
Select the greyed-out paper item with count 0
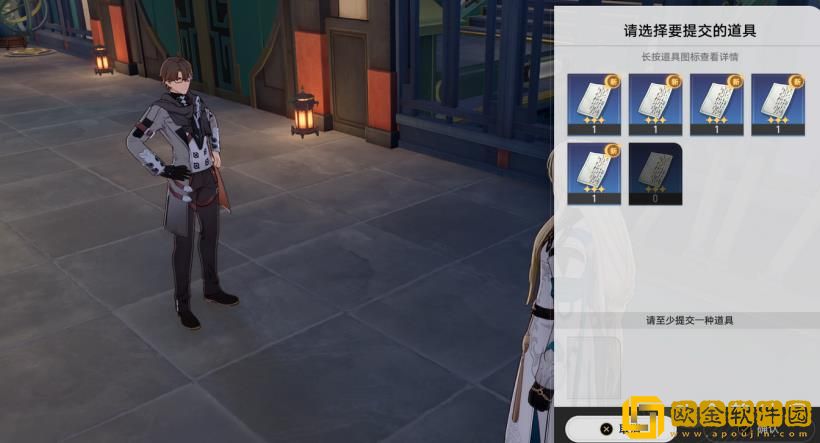pyautogui.click(x=655, y=173)
